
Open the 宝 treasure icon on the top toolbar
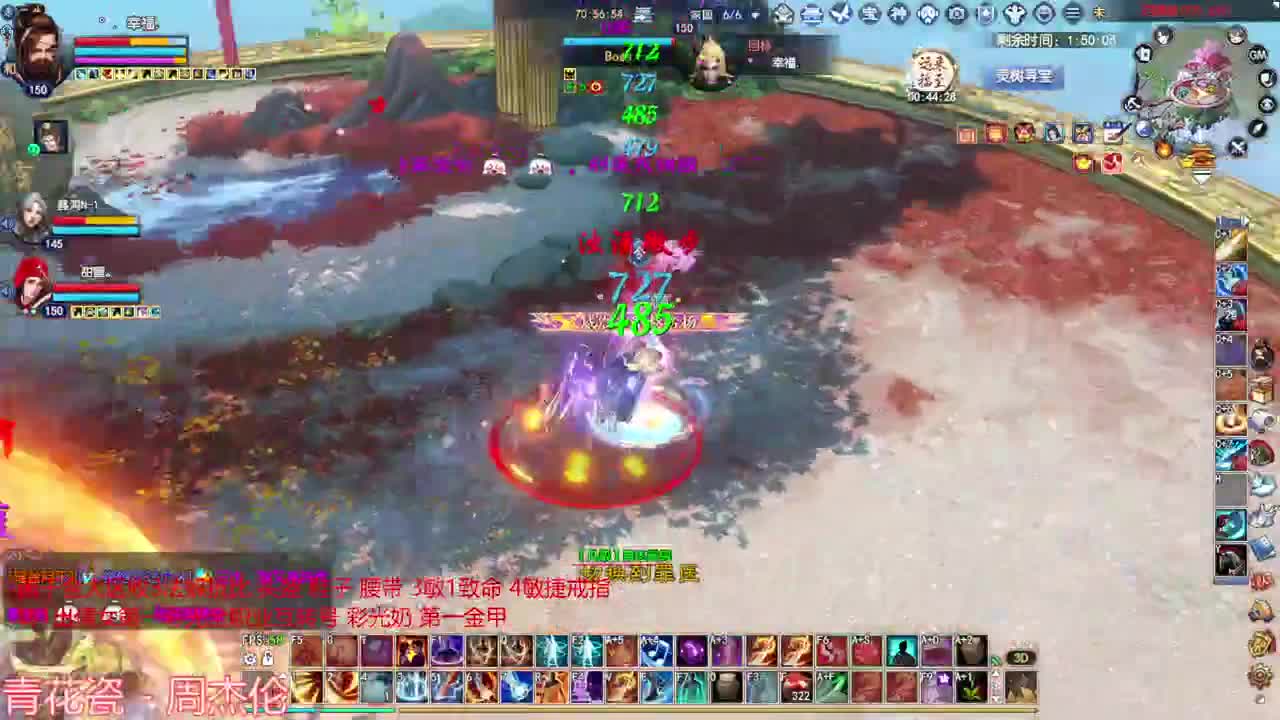pyautogui.click(x=869, y=14)
